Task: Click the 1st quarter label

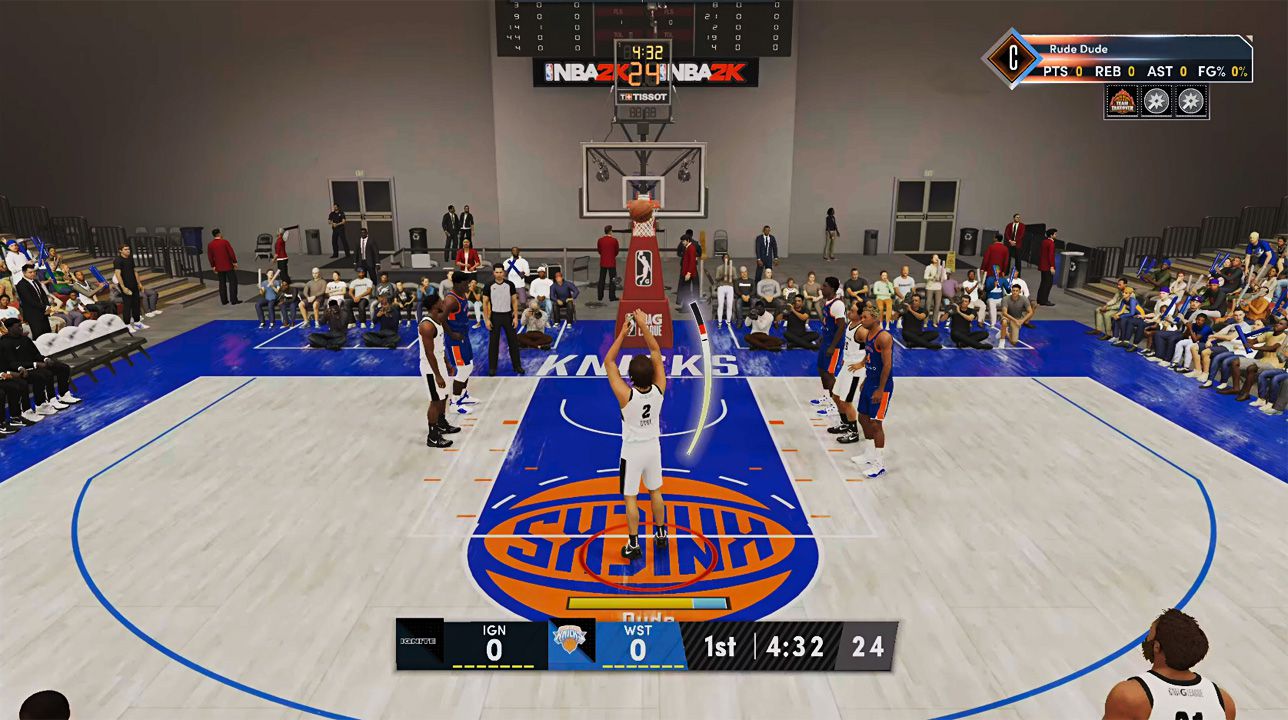Action: pyautogui.click(x=722, y=647)
